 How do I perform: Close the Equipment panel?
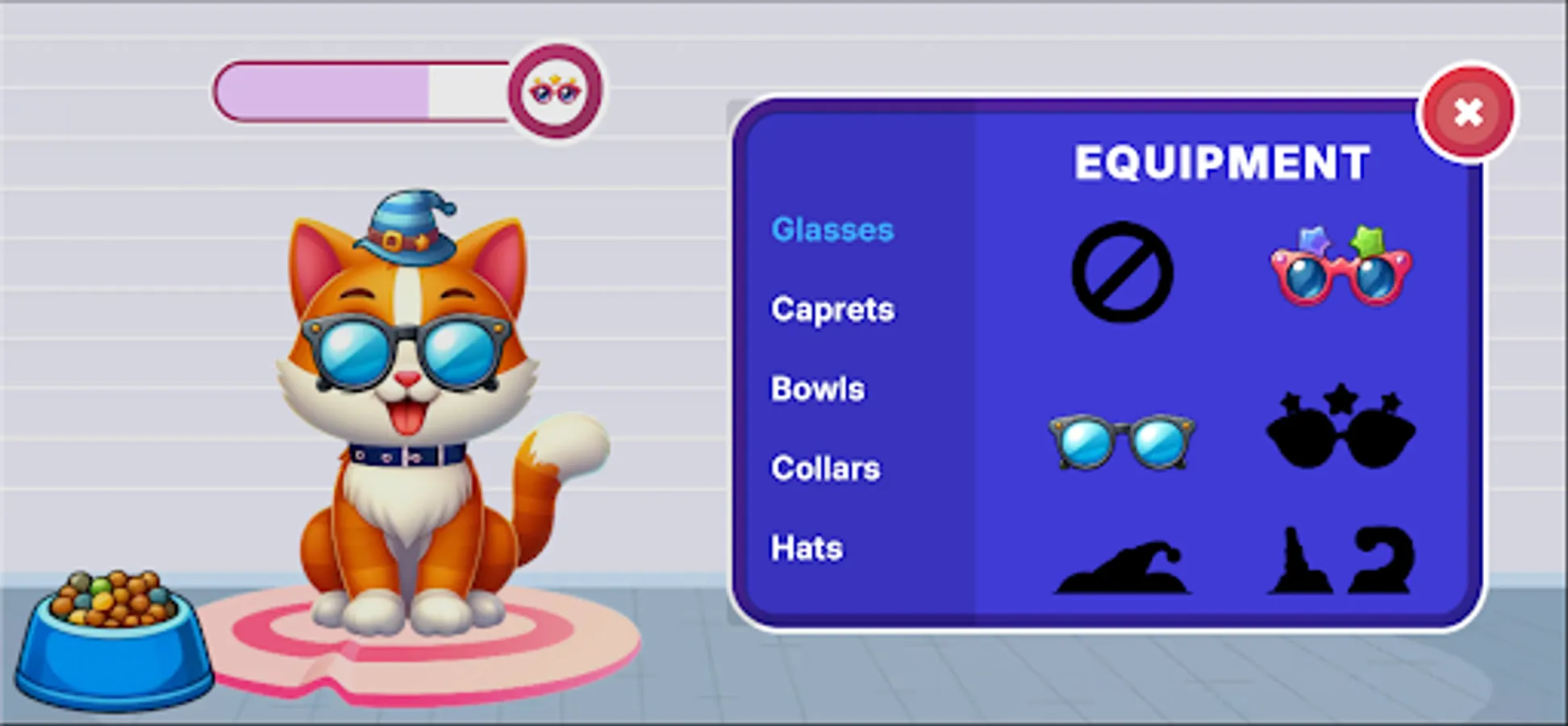coord(1468,113)
